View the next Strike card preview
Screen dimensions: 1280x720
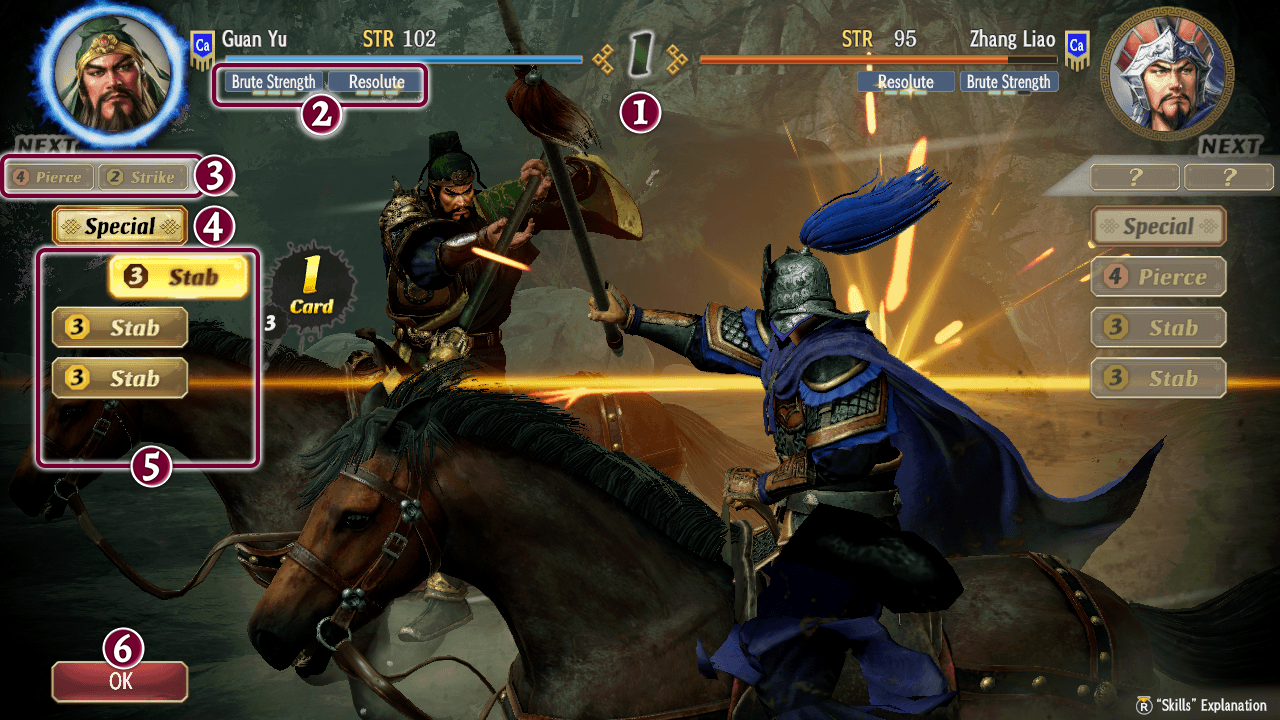(x=142, y=178)
